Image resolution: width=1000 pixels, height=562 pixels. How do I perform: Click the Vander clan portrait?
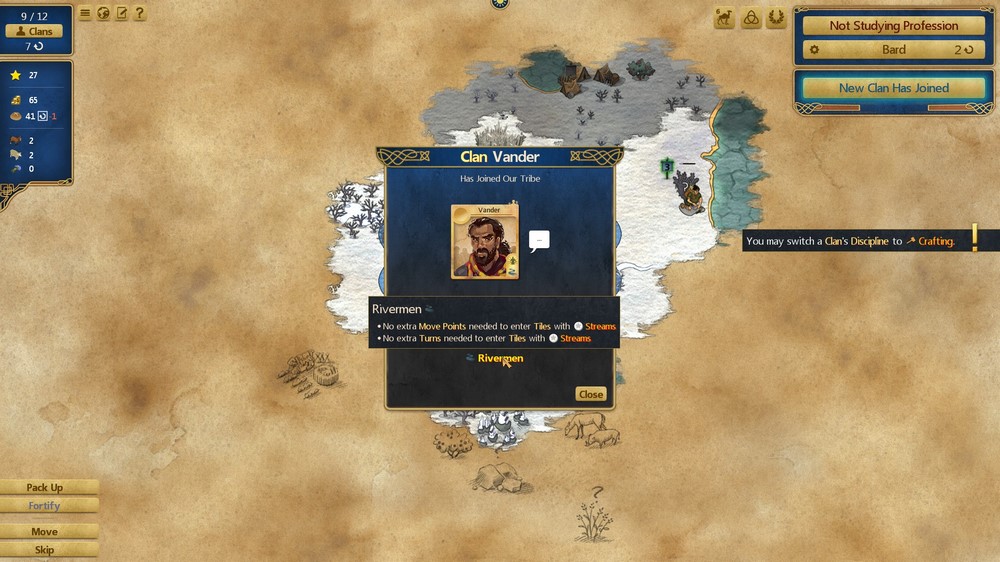pos(485,242)
